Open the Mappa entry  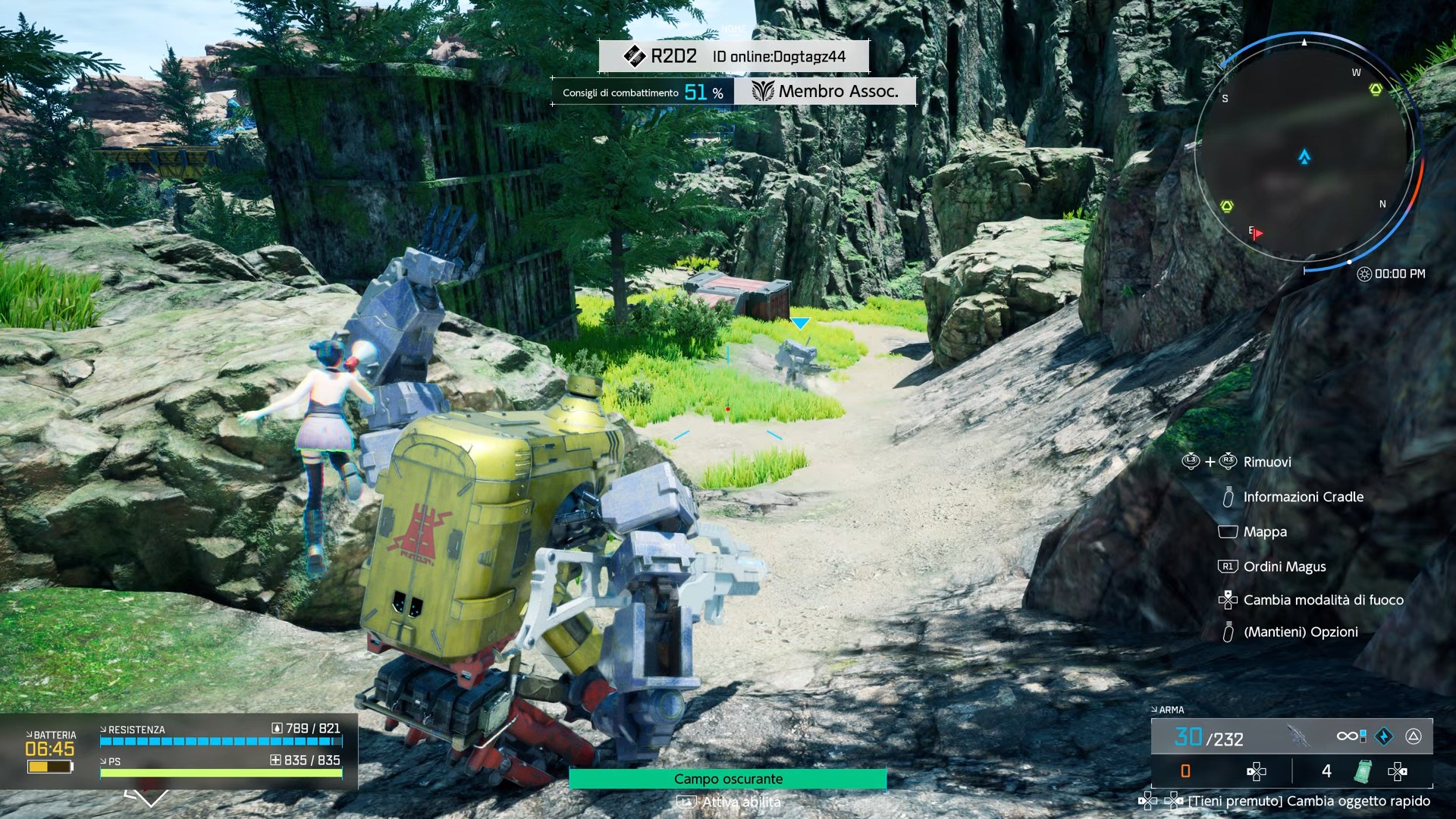(x=1264, y=532)
